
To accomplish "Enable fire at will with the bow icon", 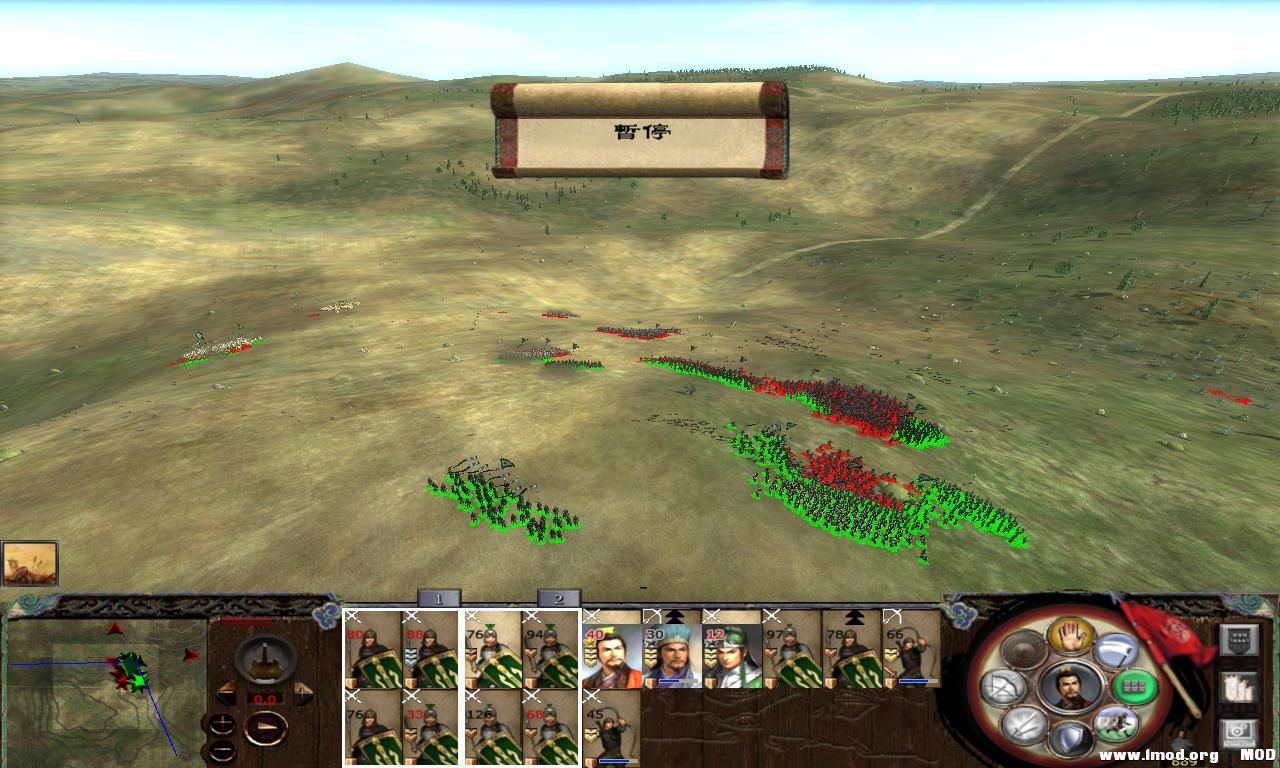I will [1005, 687].
